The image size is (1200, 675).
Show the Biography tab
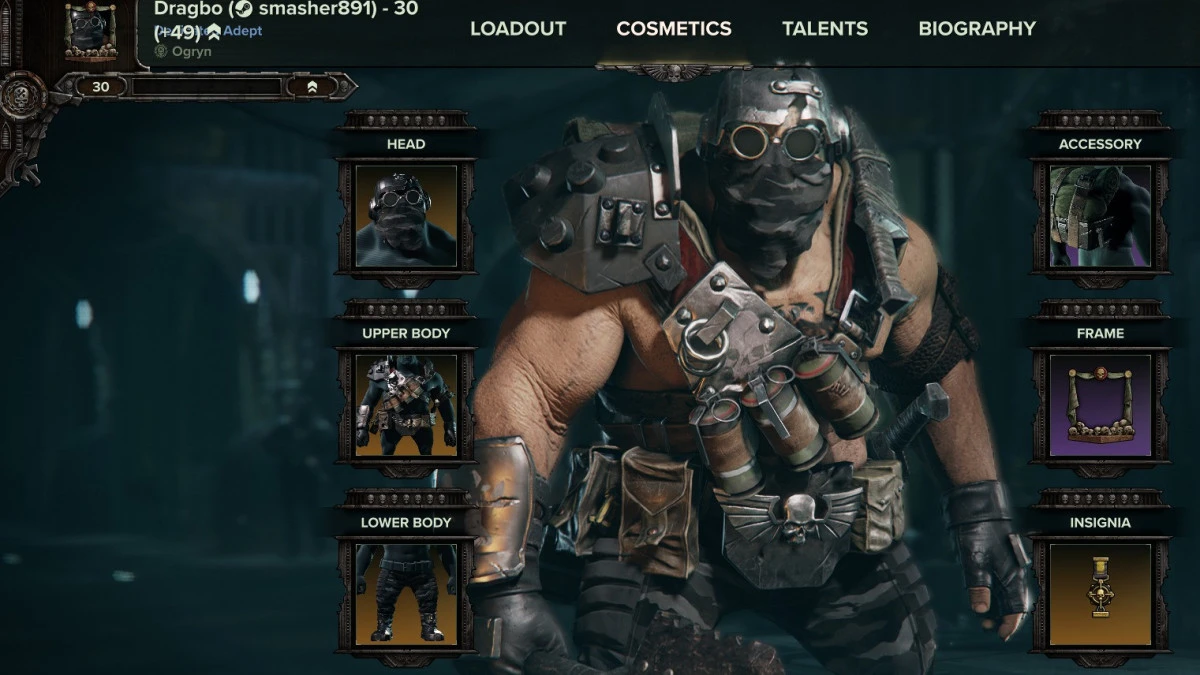tap(976, 29)
